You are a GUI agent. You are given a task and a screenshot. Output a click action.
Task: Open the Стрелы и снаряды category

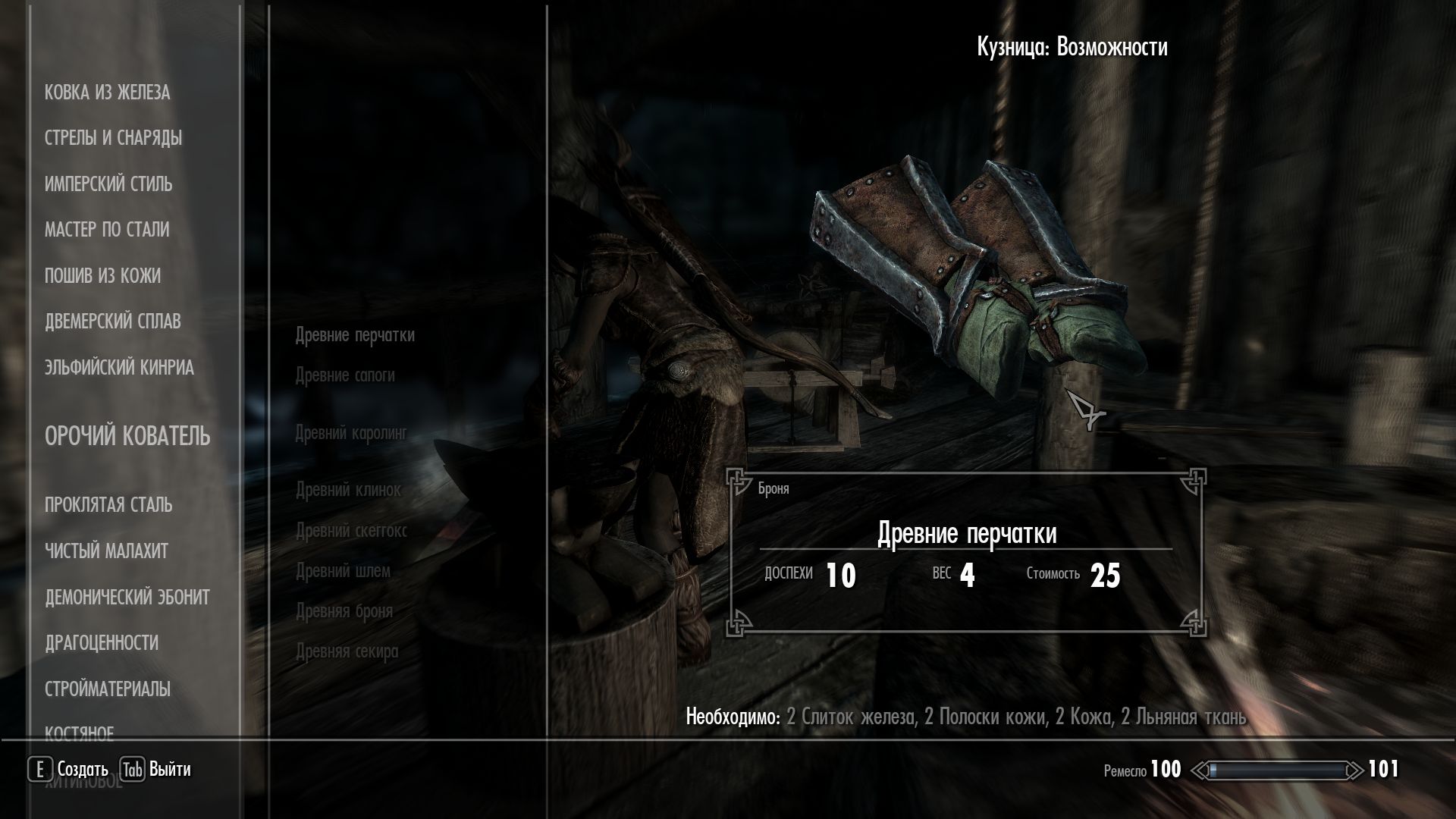point(113,138)
